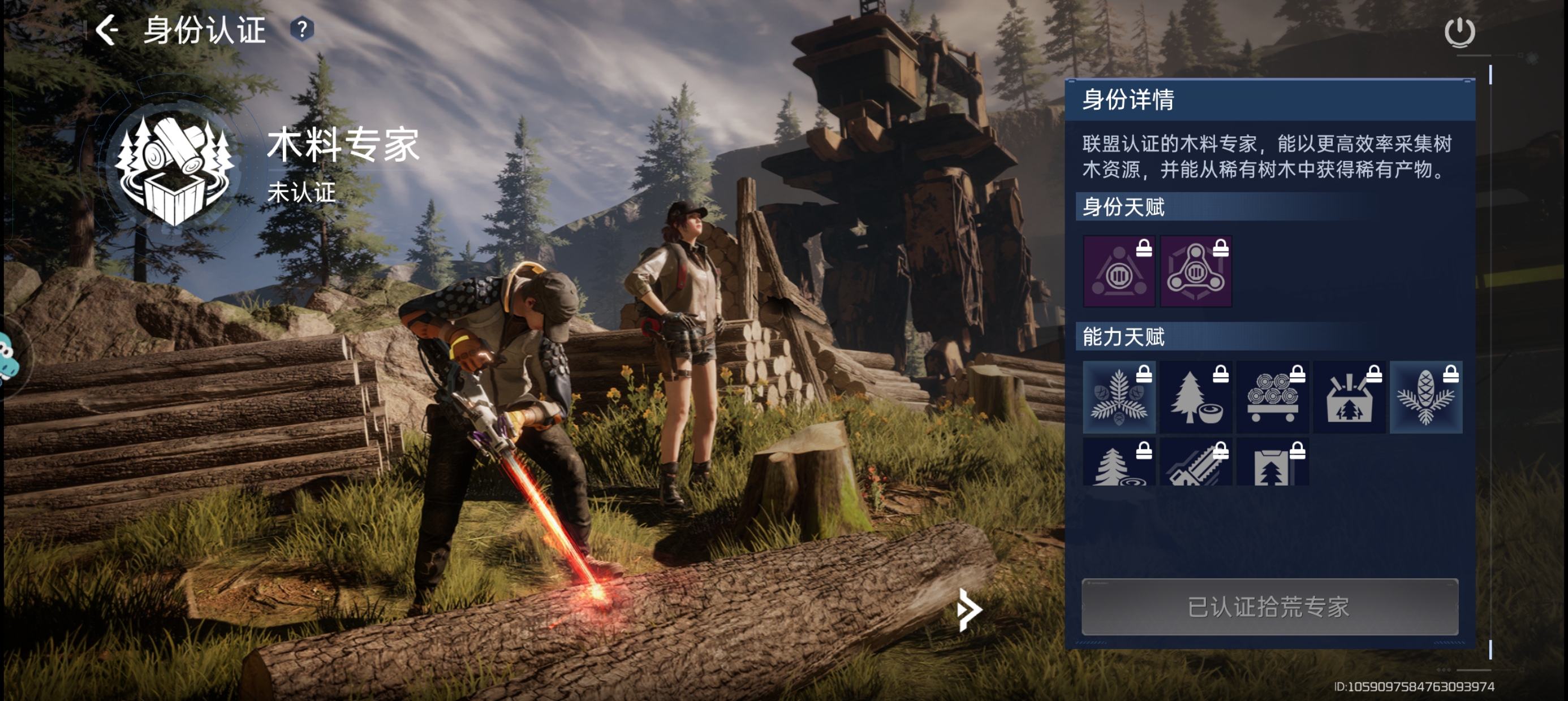Select the purple triangle identity talent

tap(1119, 271)
